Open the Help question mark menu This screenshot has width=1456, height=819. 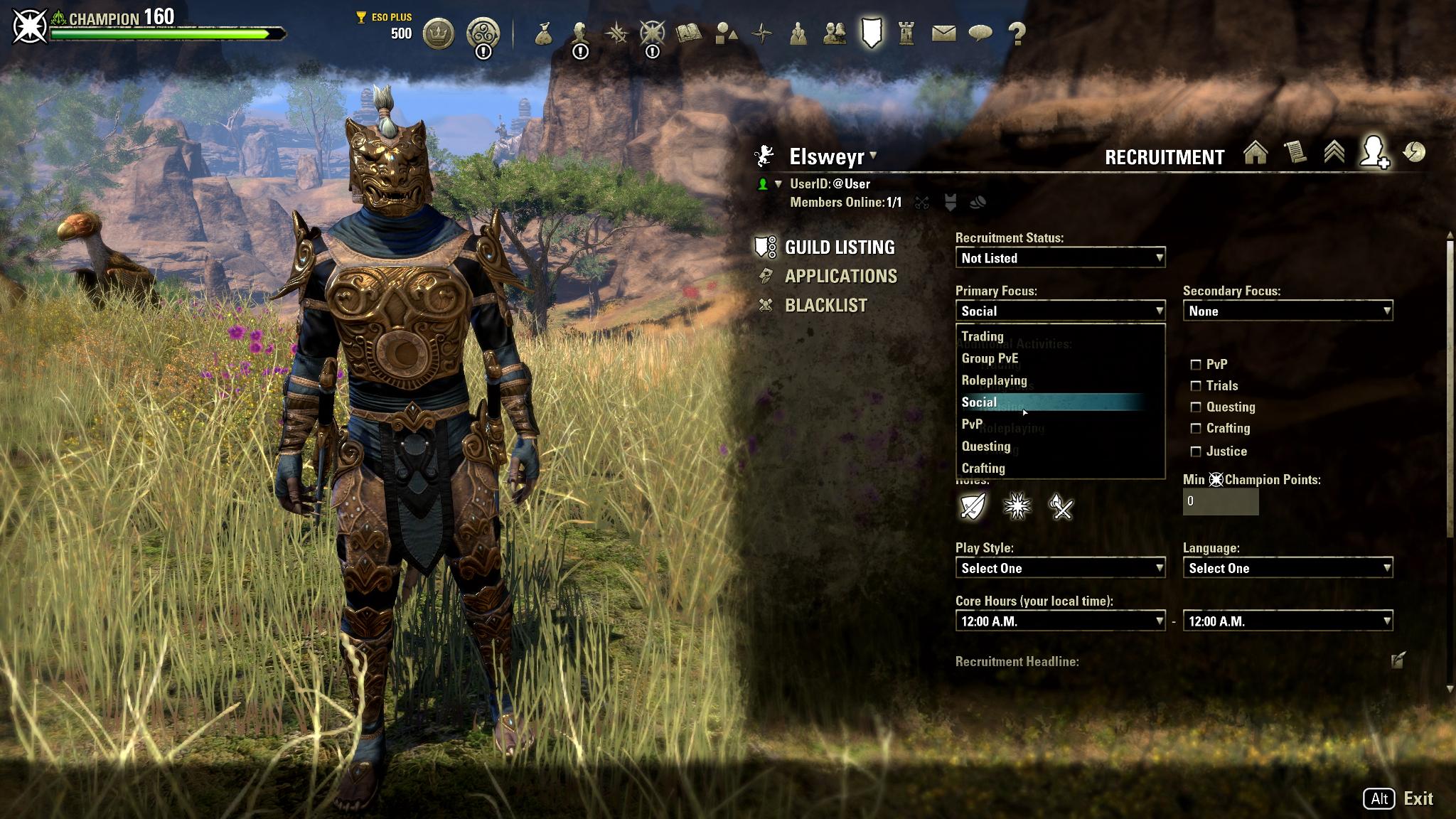pyautogui.click(x=1017, y=33)
